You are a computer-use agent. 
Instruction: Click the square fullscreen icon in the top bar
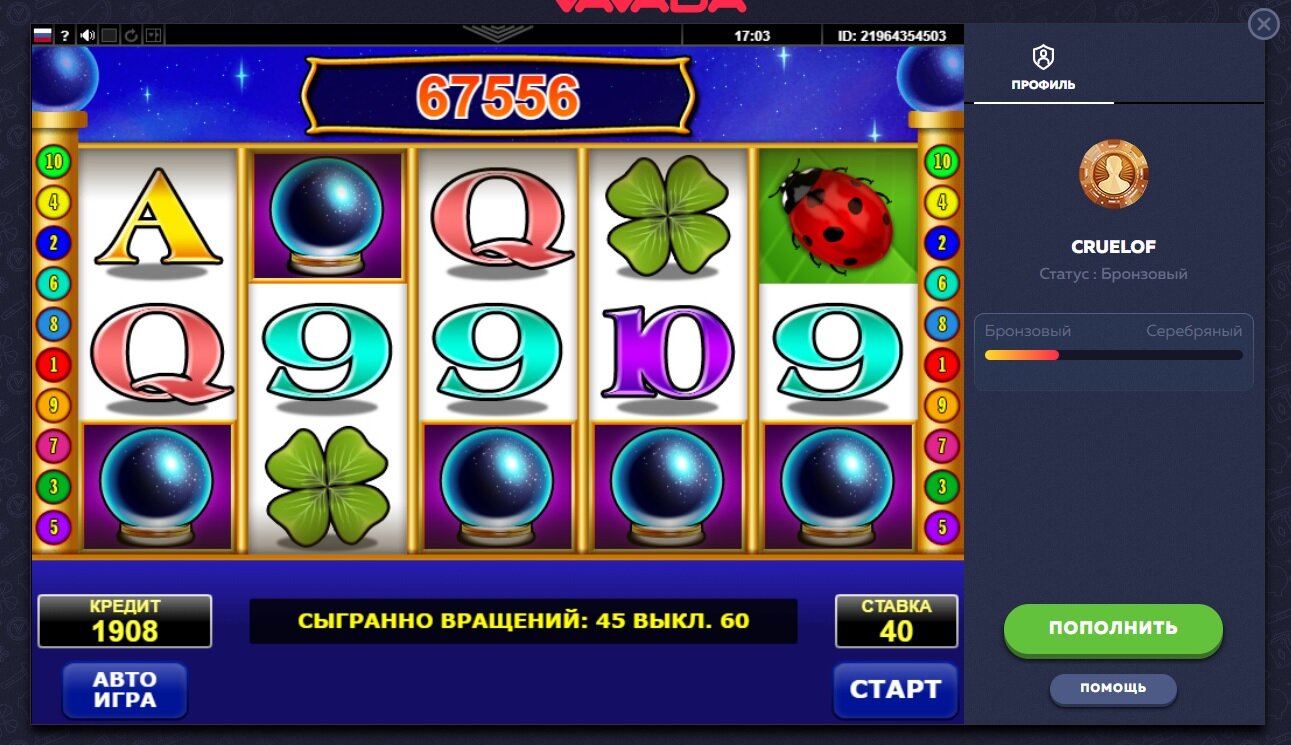click(x=110, y=36)
